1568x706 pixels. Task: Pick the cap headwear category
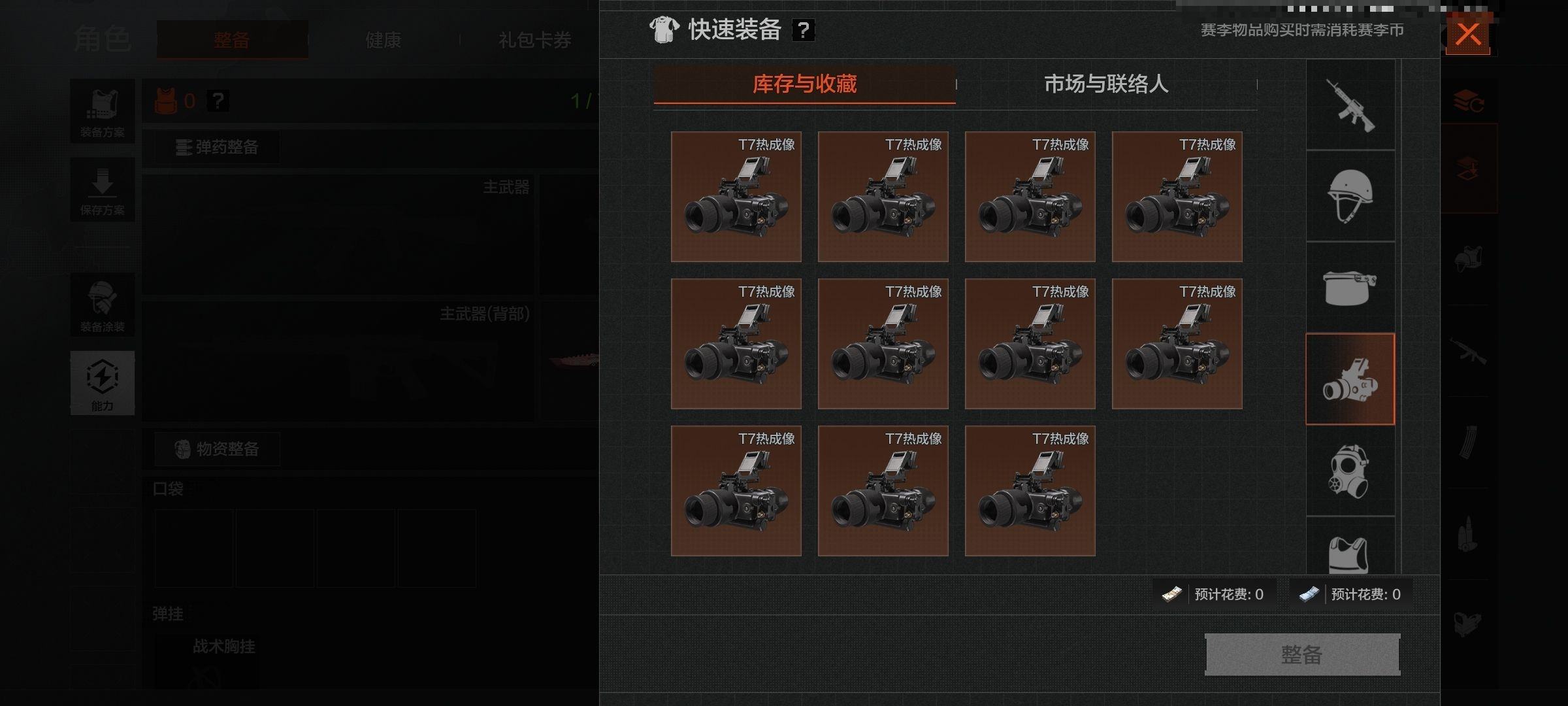pyautogui.click(x=1350, y=288)
